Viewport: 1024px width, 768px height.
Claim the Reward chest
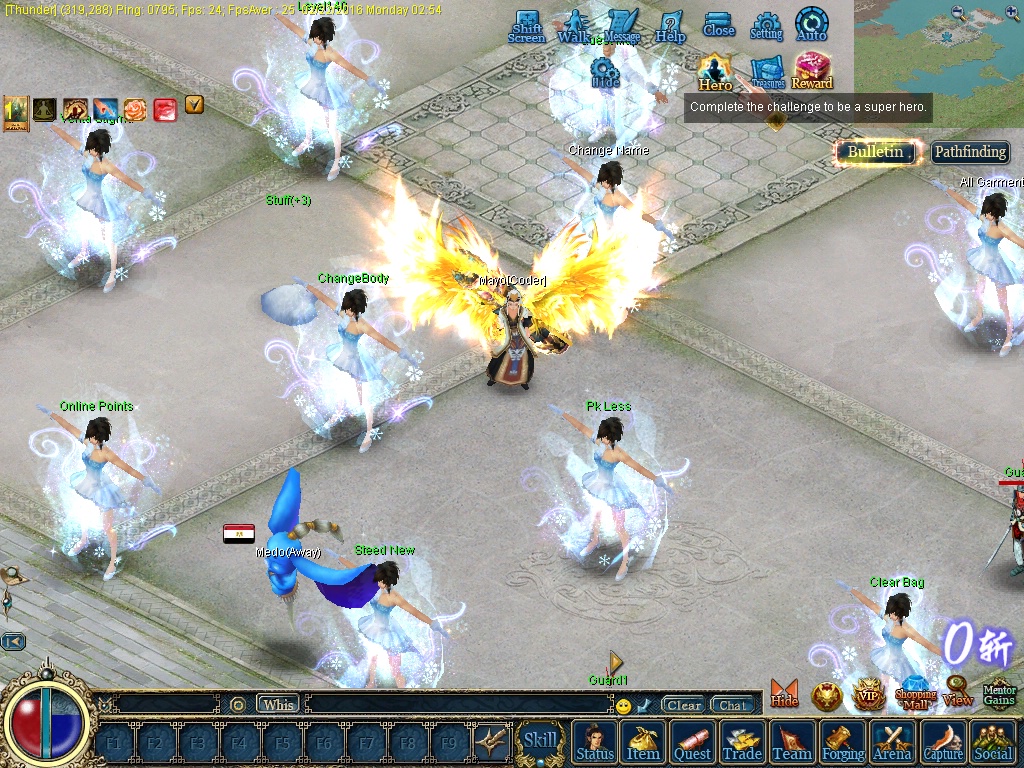[812, 70]
